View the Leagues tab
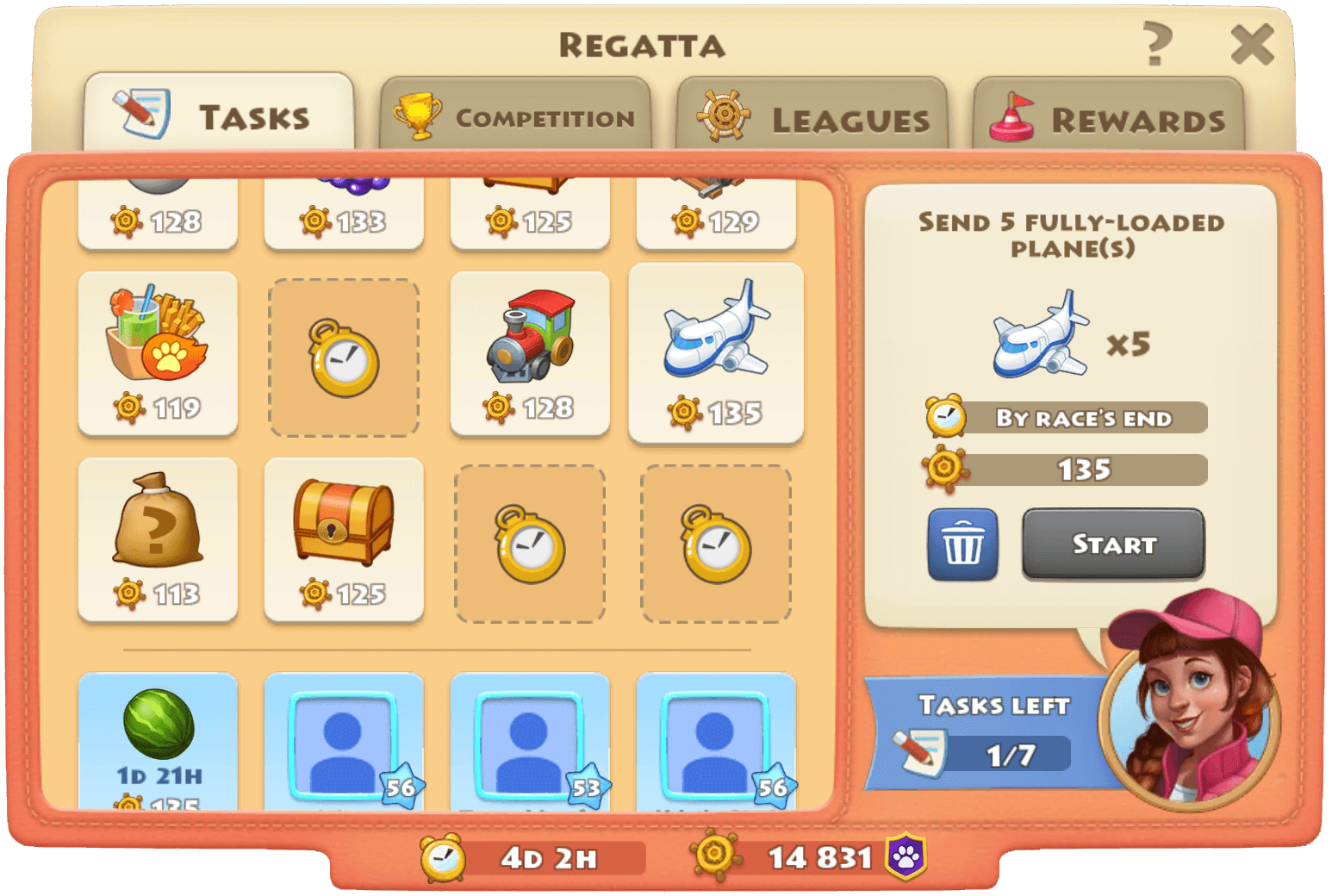The image size is (1332, 896). 813,118
